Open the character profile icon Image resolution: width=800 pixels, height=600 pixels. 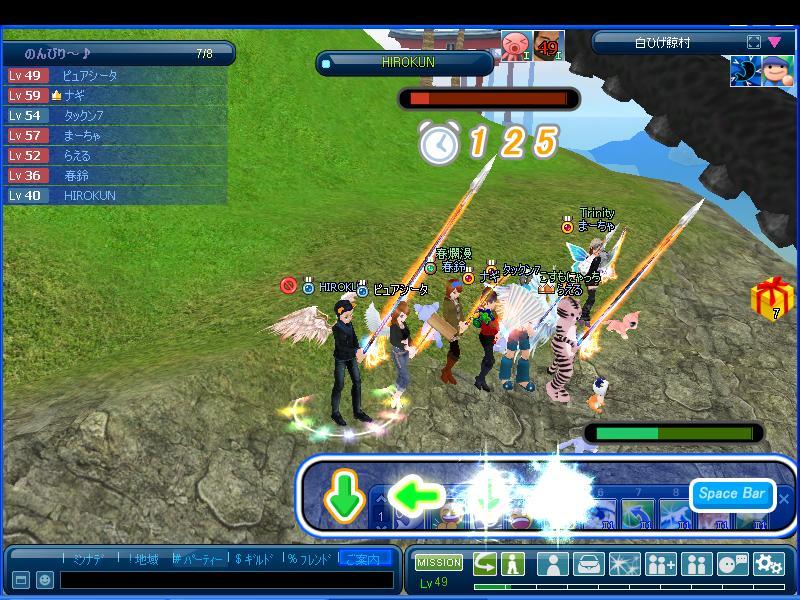(552, 564)
